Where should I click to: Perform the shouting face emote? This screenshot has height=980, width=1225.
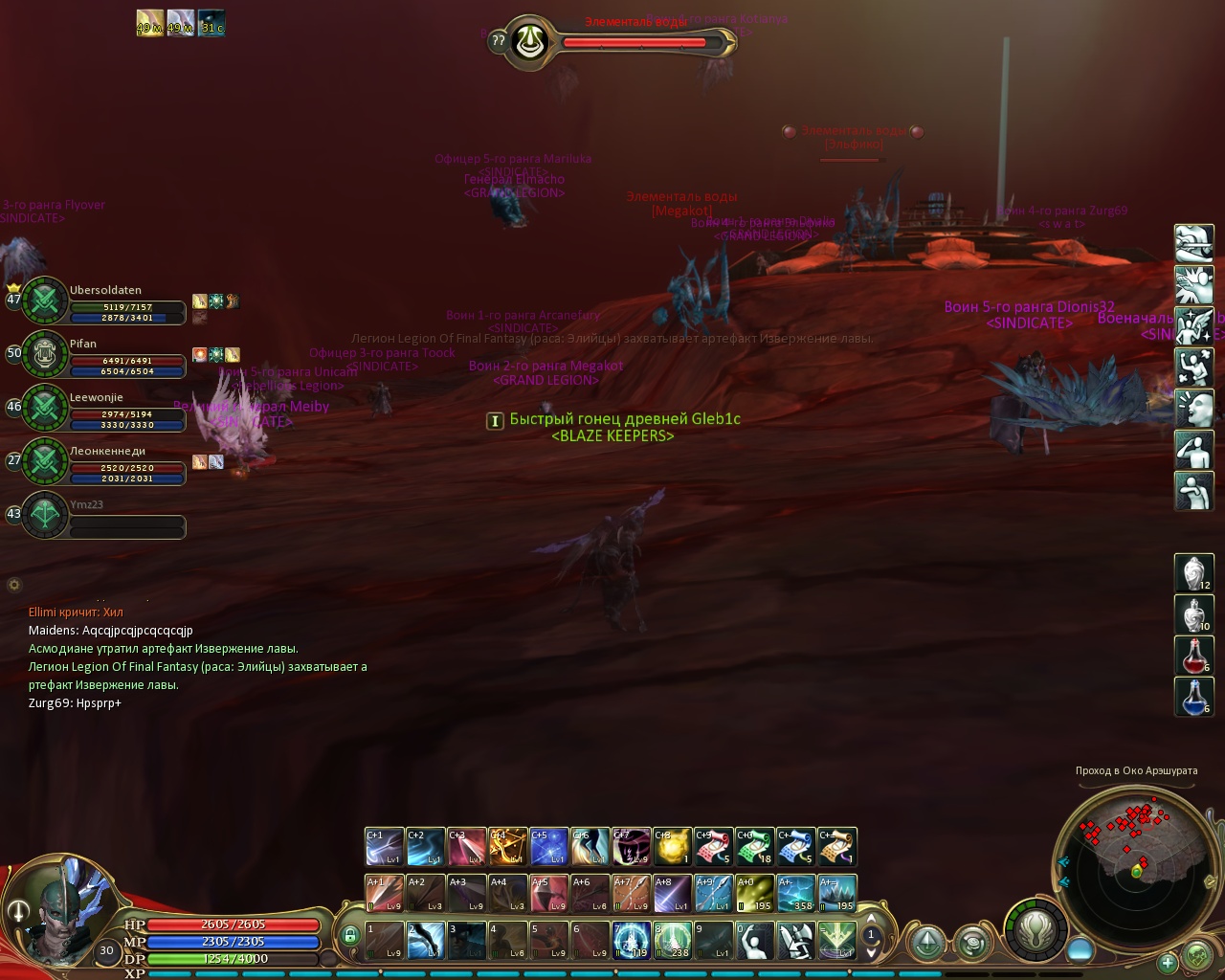click(x=1193, y=409)
